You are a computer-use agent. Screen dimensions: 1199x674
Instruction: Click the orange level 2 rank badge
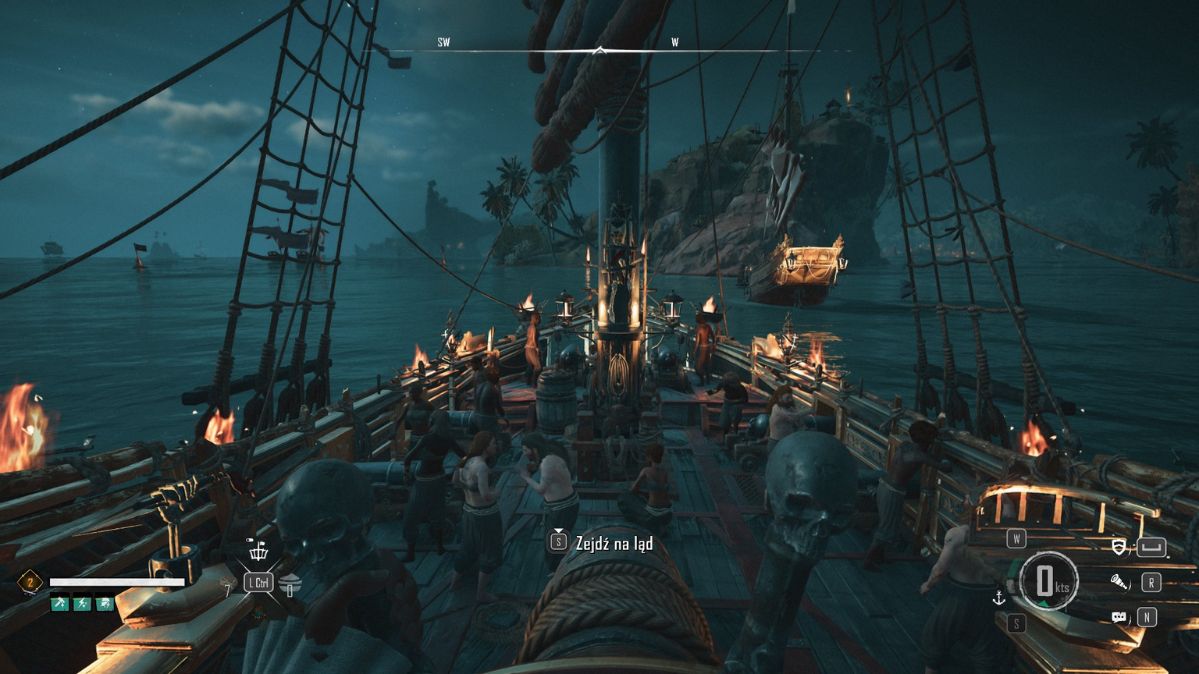point(29,582)
